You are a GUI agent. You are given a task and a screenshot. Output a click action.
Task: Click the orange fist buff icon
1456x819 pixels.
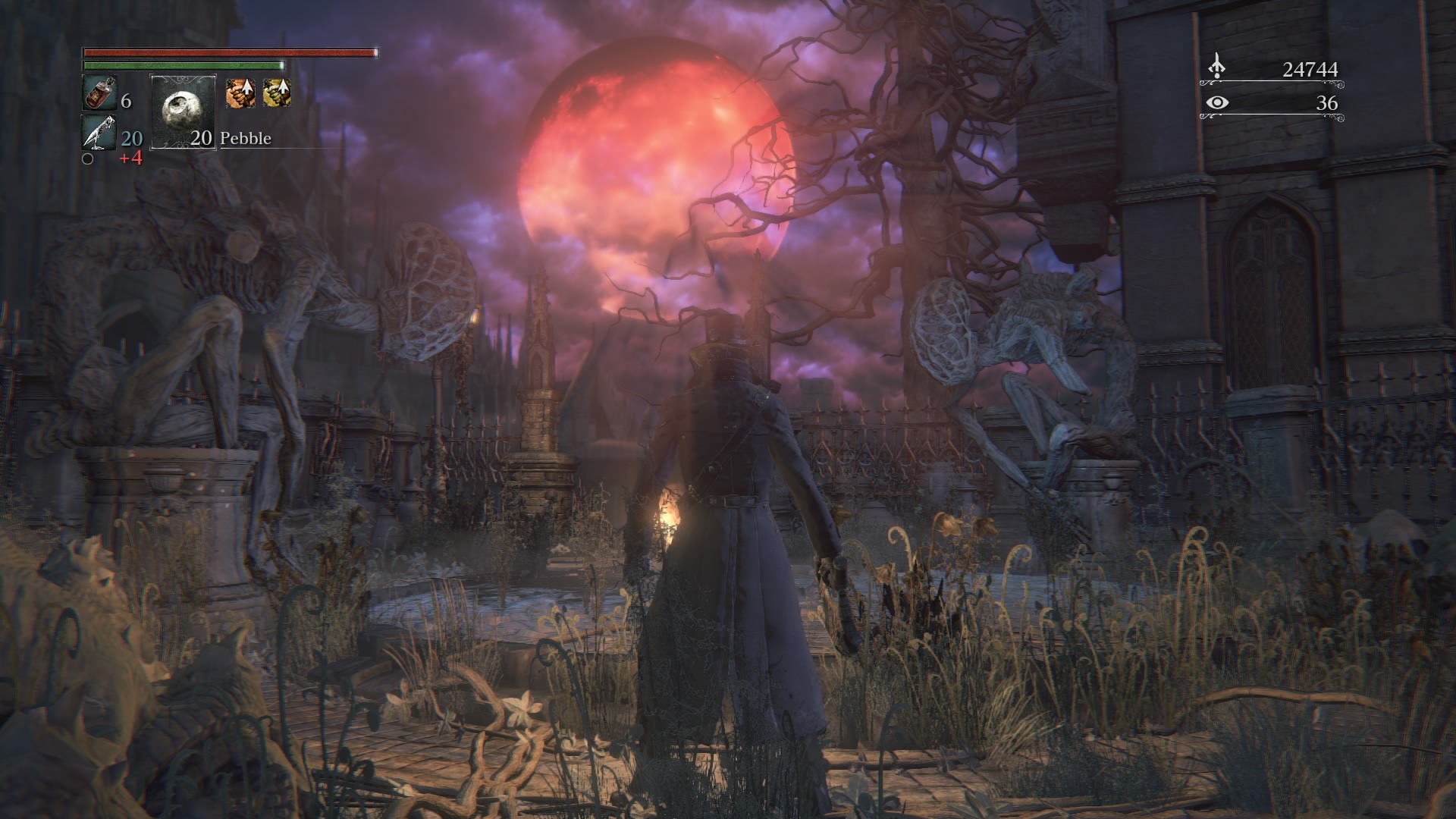[238, 93]
